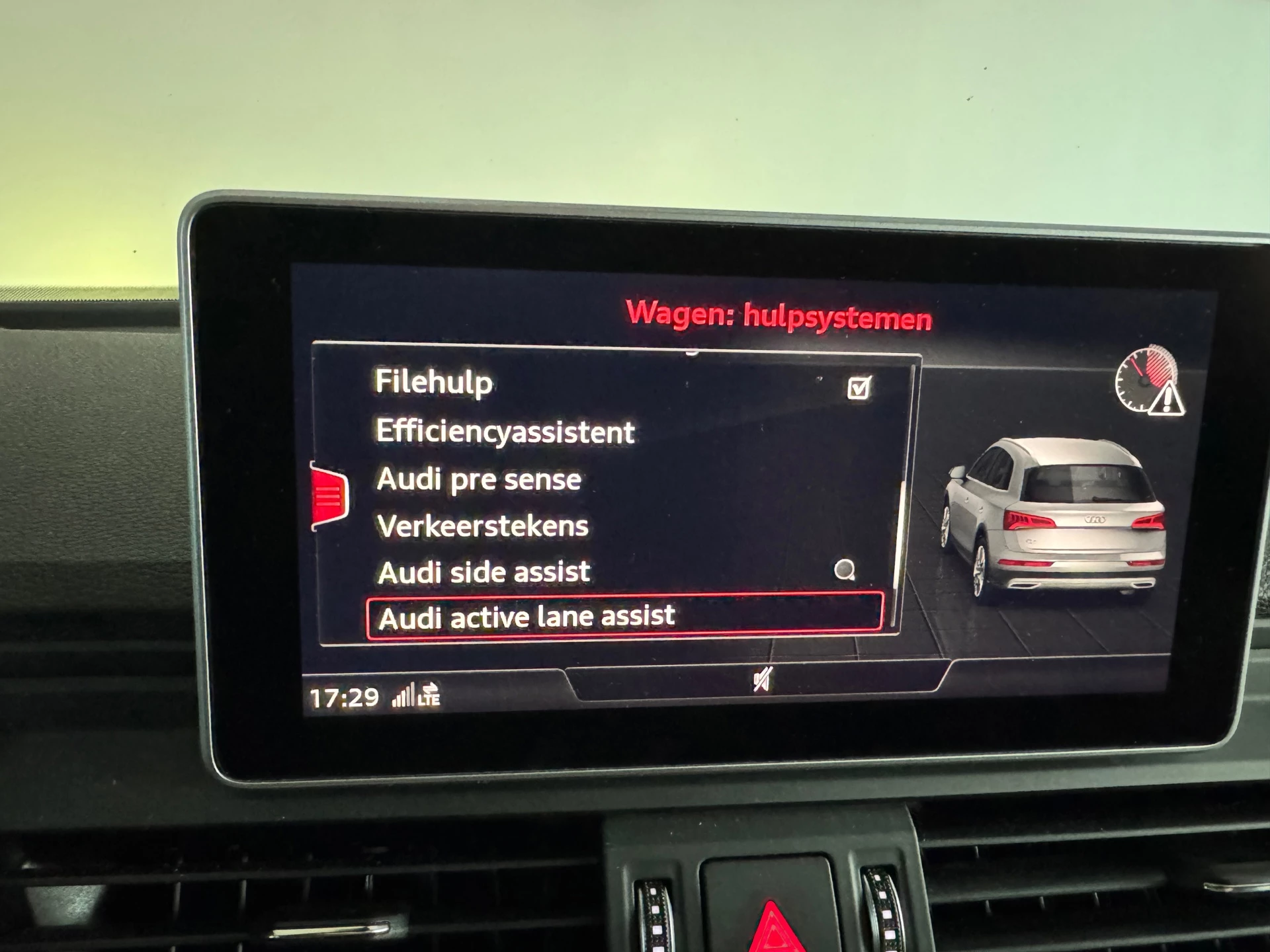Select the LTE network indicator
Viewport: 1270px width, 952px height.
click(430, 699)
